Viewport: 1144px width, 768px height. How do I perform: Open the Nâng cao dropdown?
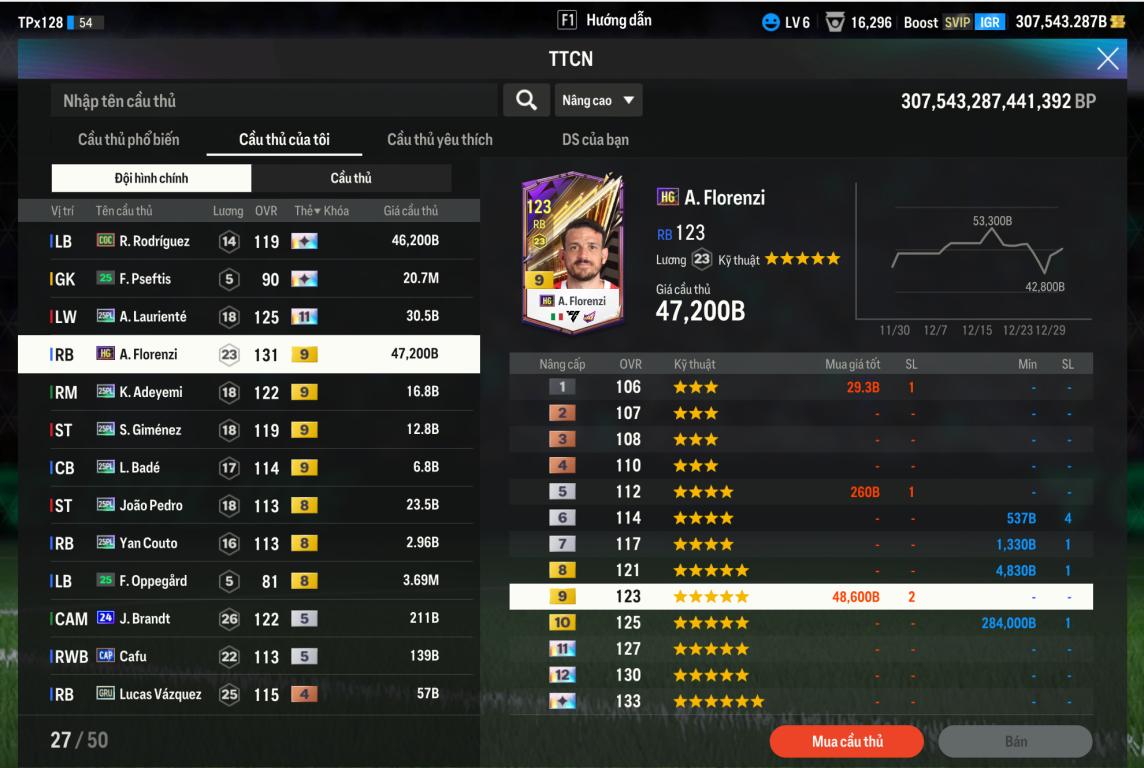tap(598, 100)
